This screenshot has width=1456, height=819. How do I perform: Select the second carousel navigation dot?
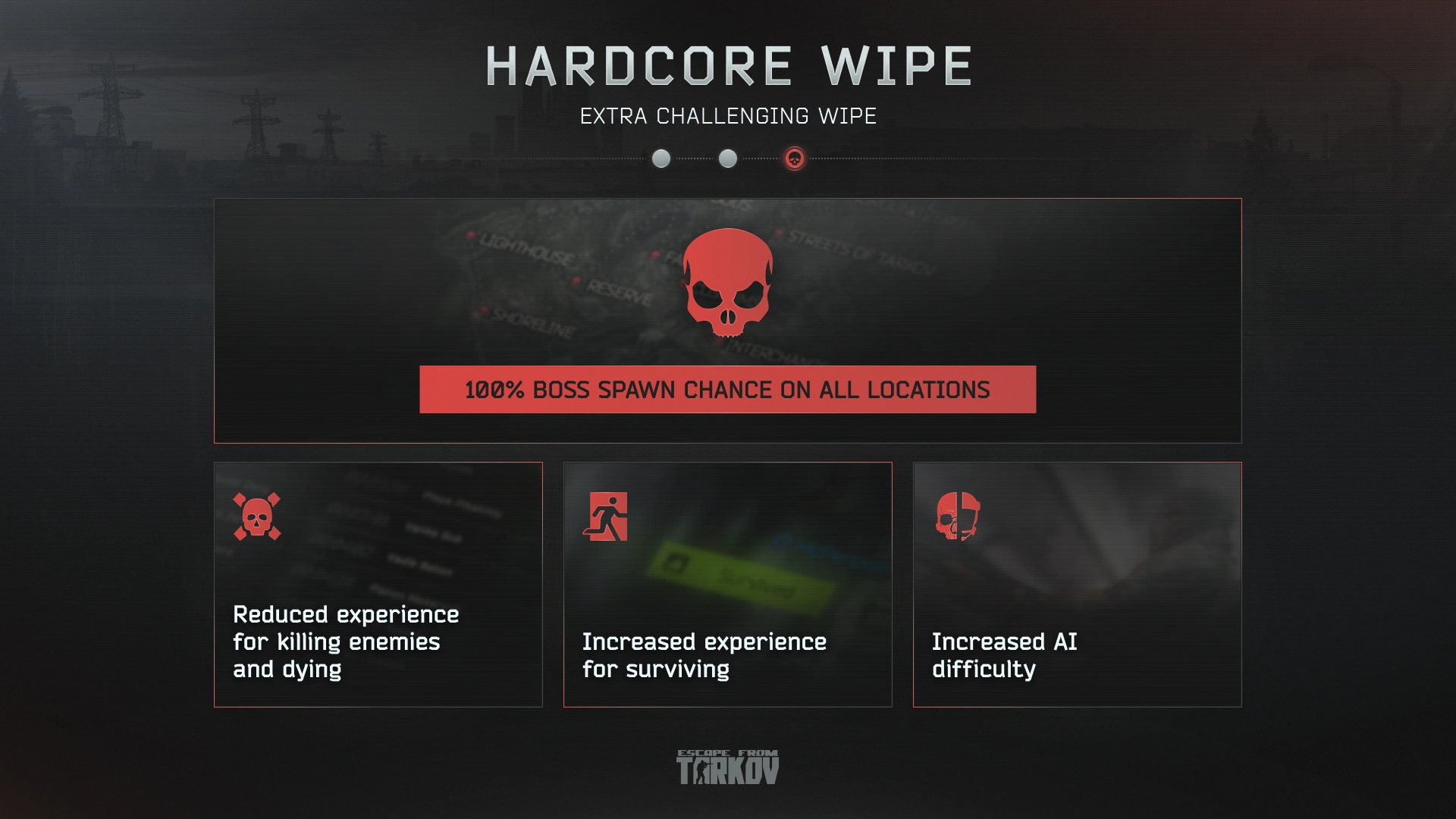(728, 159)
